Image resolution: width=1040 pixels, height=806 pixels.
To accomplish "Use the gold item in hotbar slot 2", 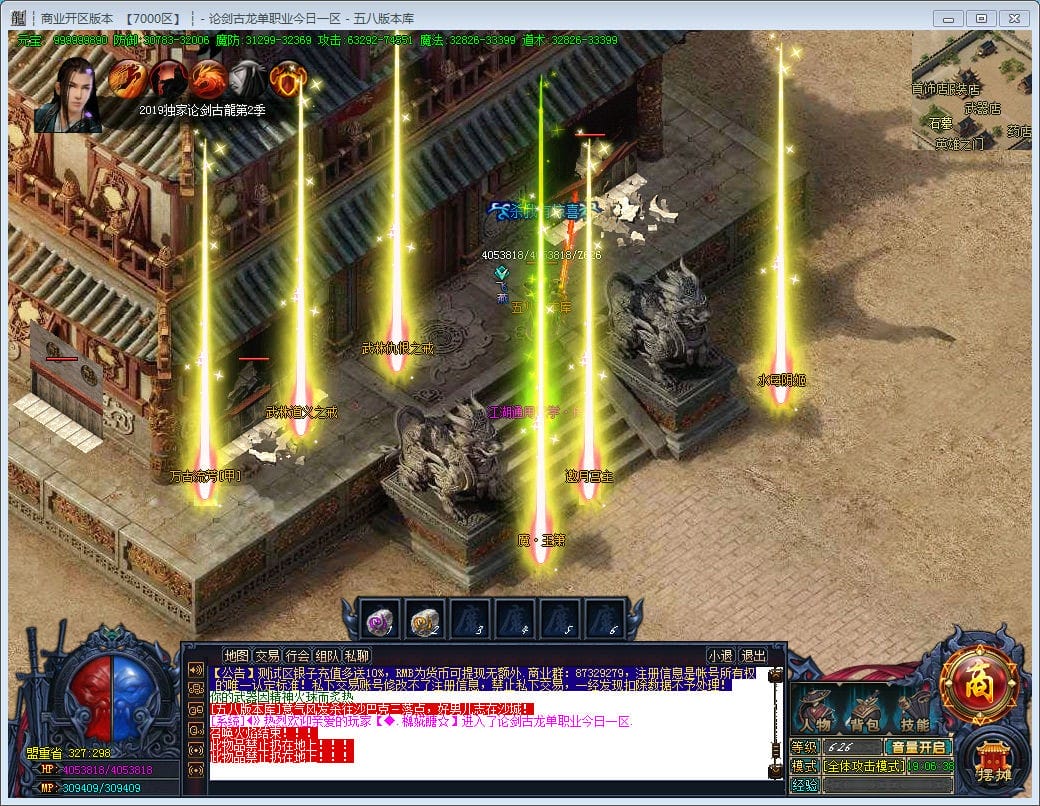I will (425, 620).
